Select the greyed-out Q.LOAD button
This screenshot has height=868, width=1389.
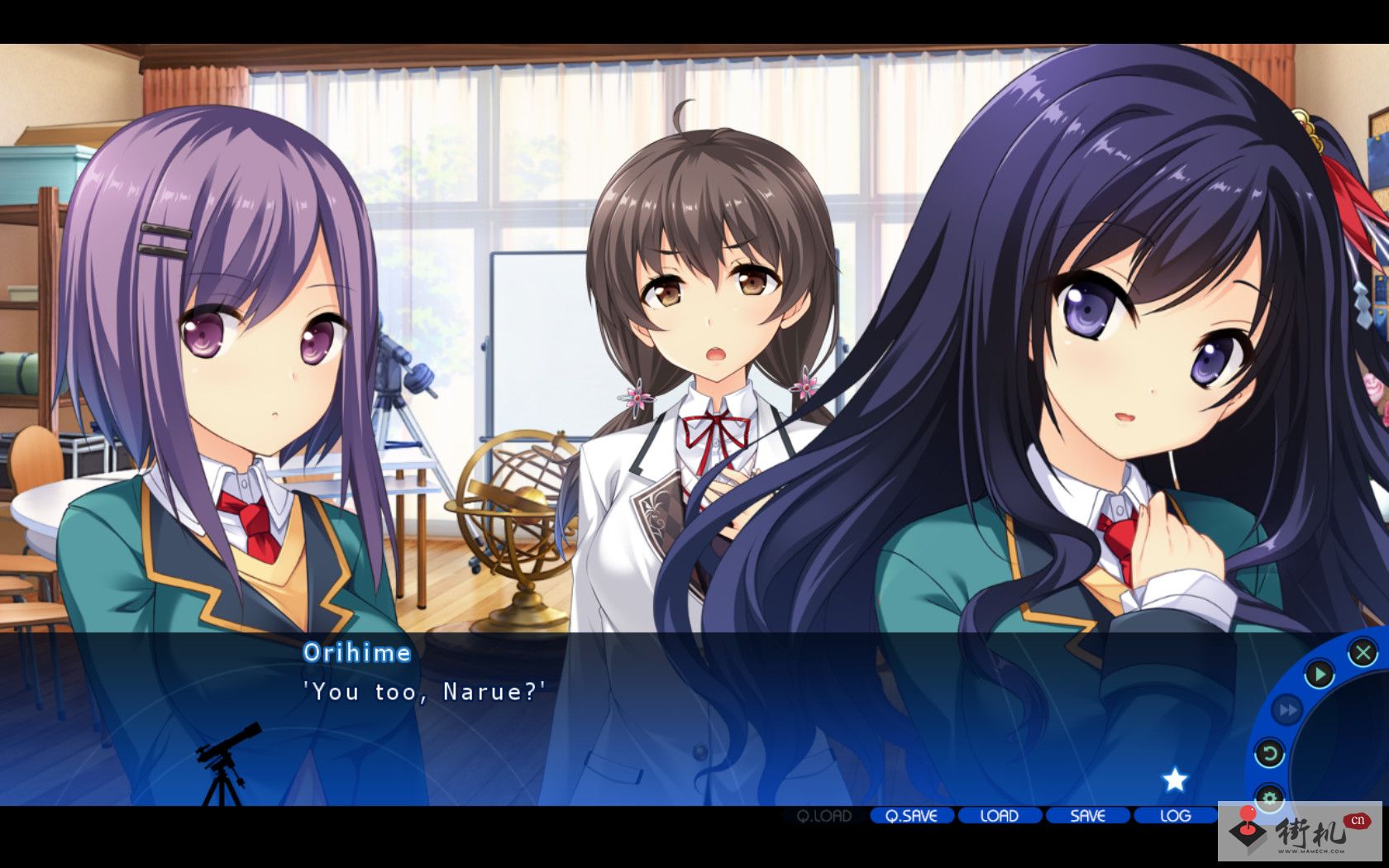tap(823, 816)
